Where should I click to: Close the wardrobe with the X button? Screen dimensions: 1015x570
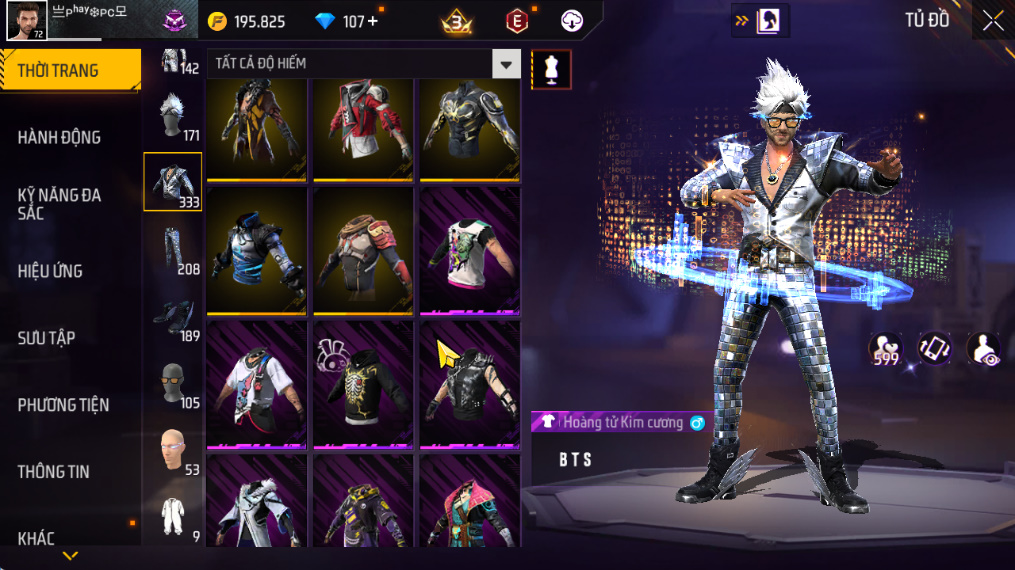[992, 20]
